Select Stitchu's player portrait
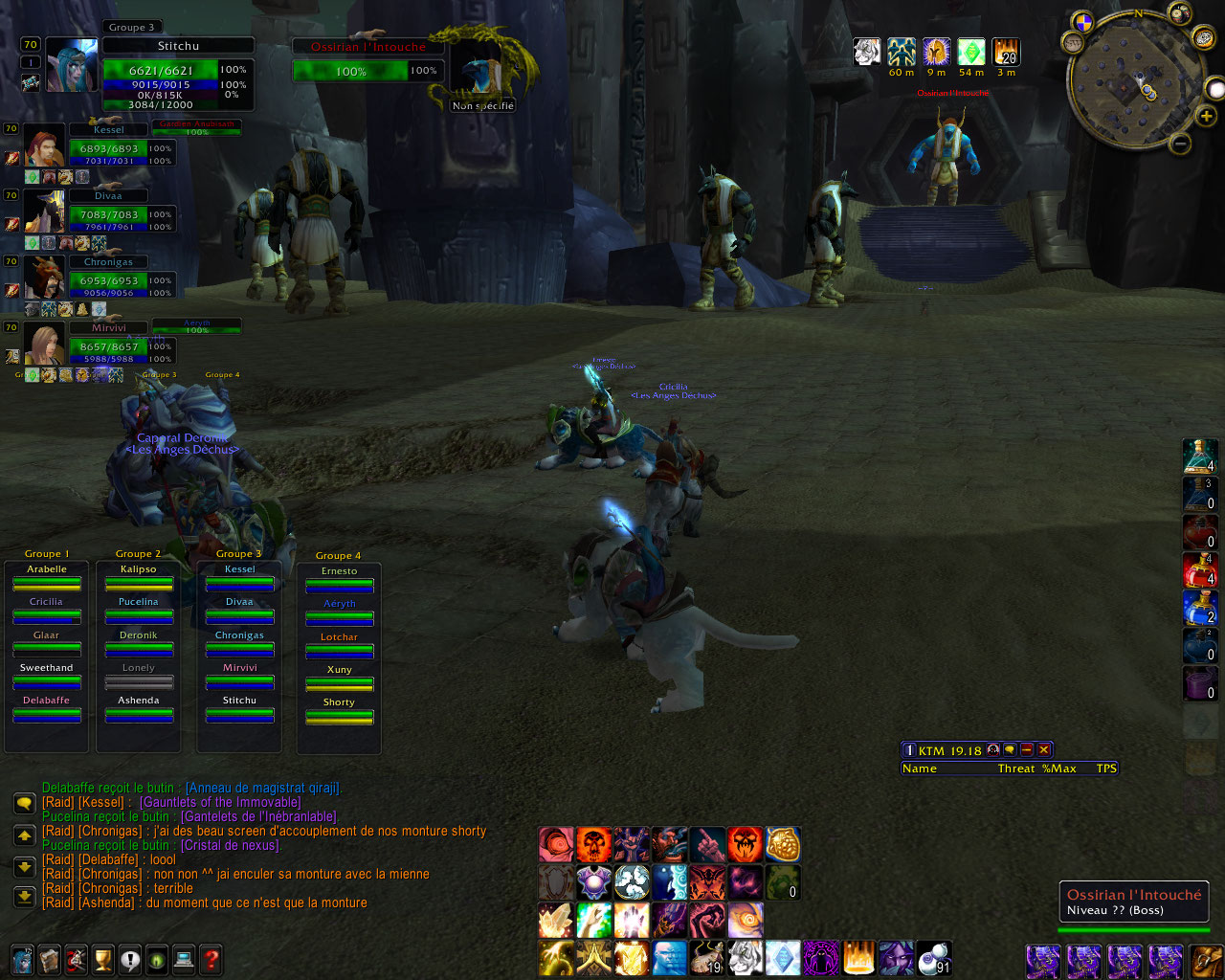 pyautogui.click(x=72, y=65)
